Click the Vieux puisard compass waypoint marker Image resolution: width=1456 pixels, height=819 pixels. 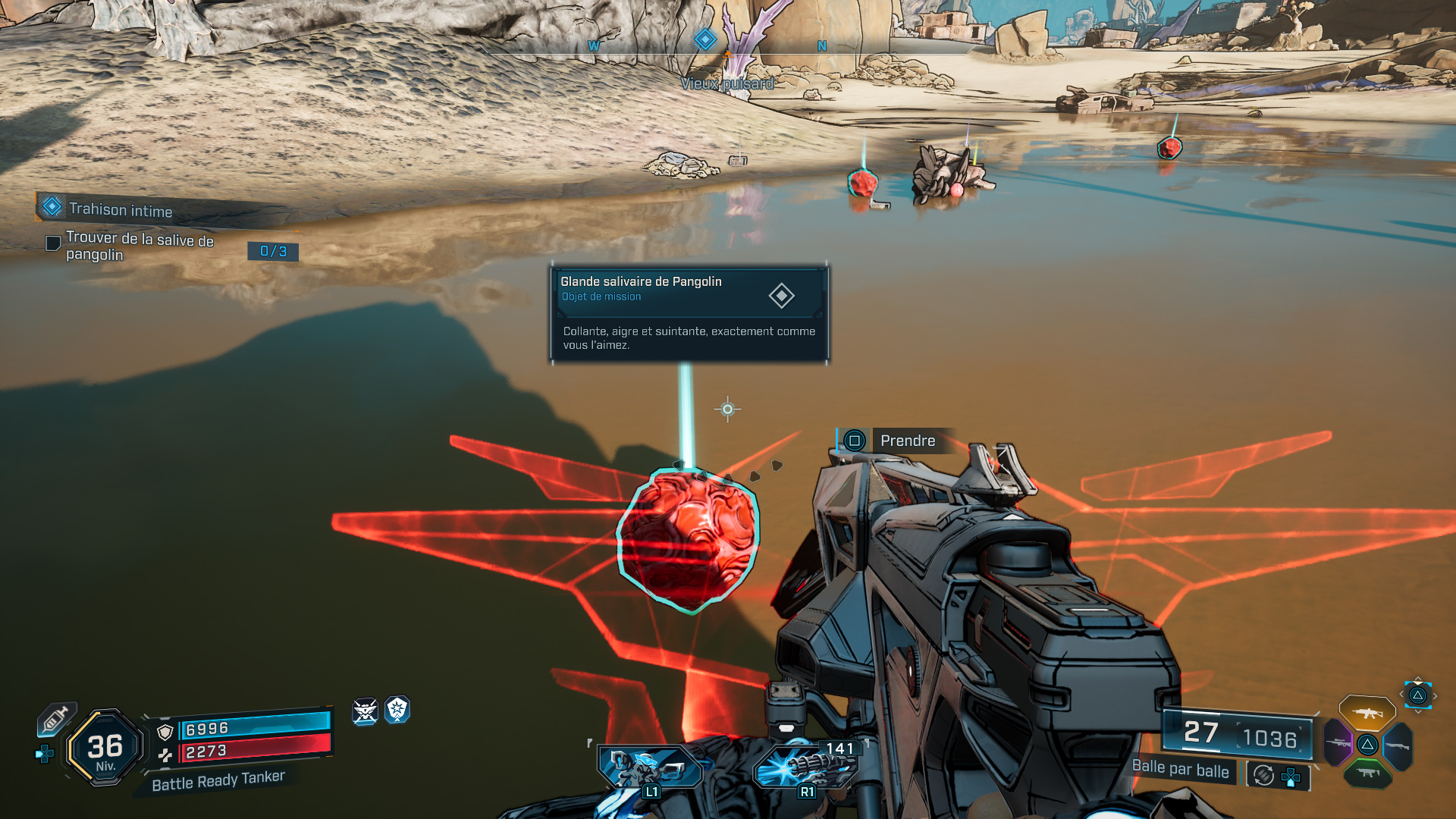coord(705,39)
